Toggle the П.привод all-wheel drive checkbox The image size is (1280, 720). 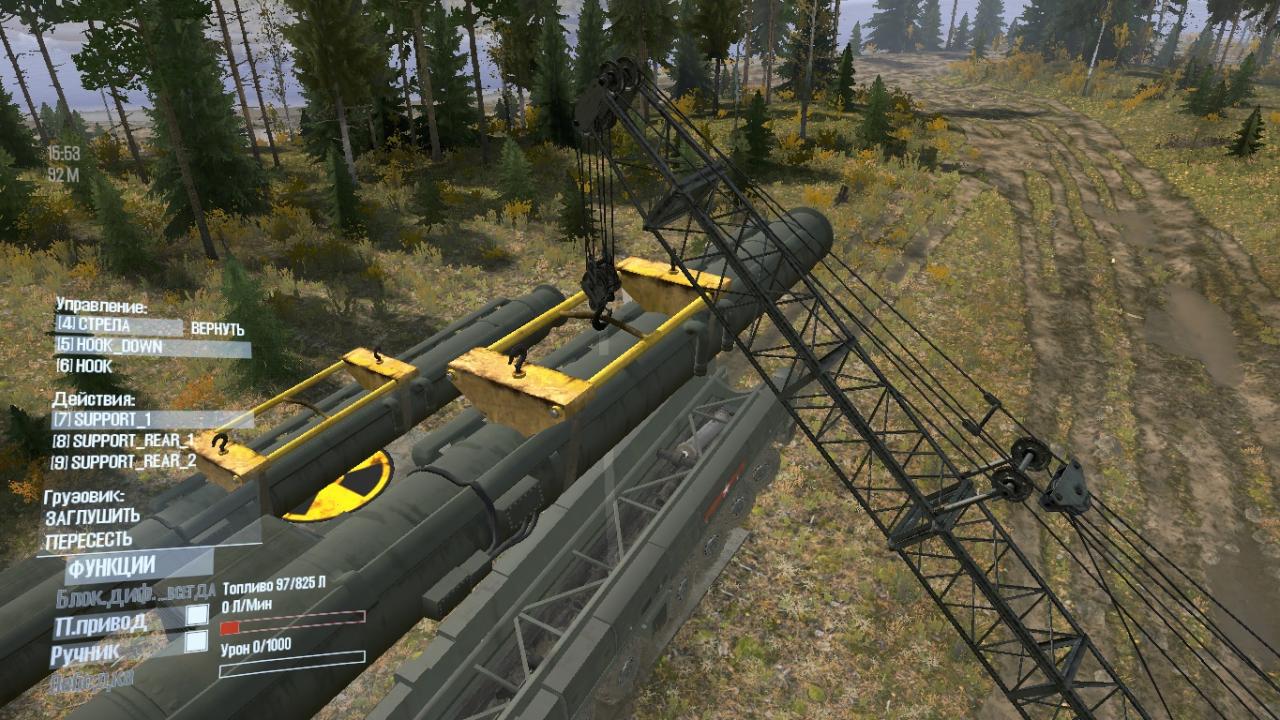(x=197, y=615)
